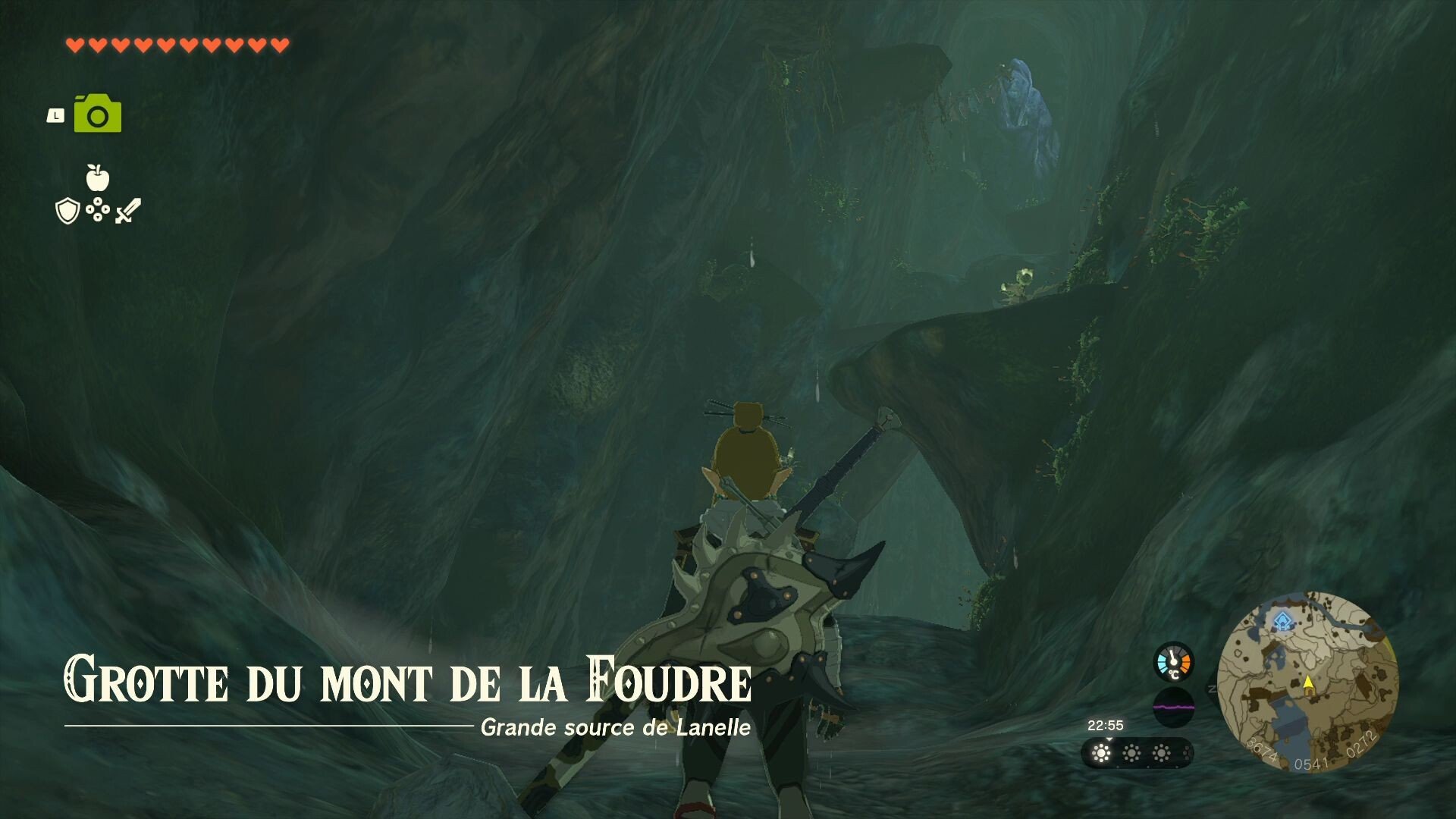Image resolution: width=1456 pixels, height=819 pixels.
Task: Click the °C temperature gauge icon
Action: pyautogui.click(x=1172, y=663)
